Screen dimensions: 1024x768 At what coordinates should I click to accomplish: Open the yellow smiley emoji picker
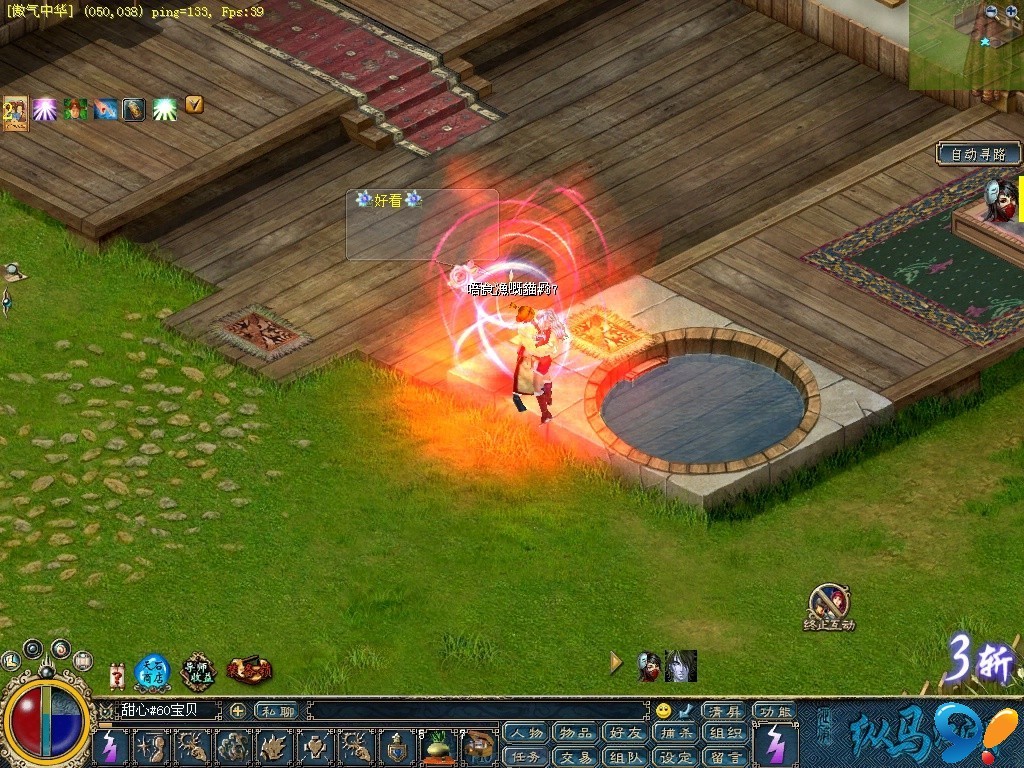tap(663, 711)
